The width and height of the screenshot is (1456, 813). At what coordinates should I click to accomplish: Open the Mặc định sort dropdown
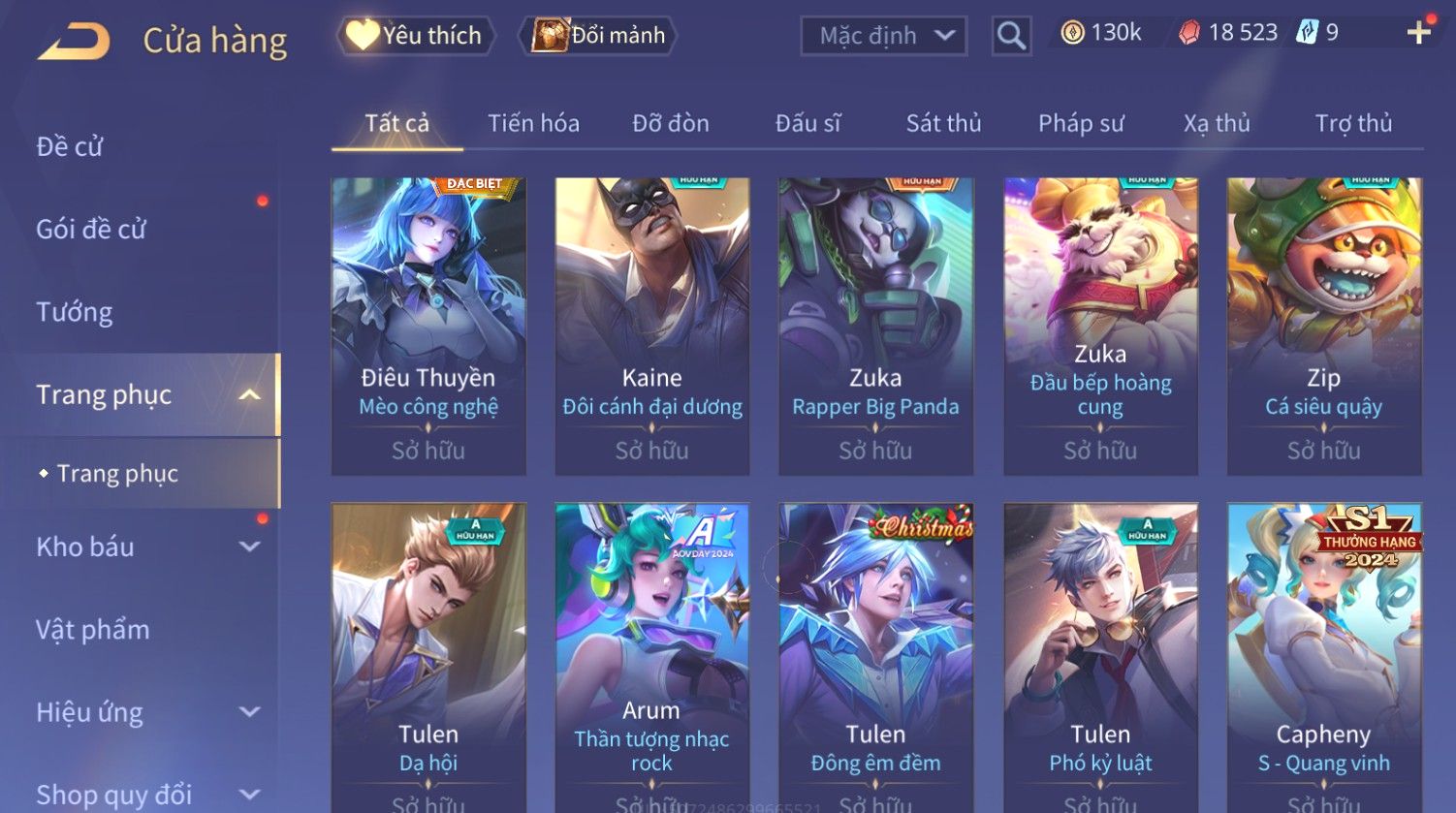click(883, 36)
